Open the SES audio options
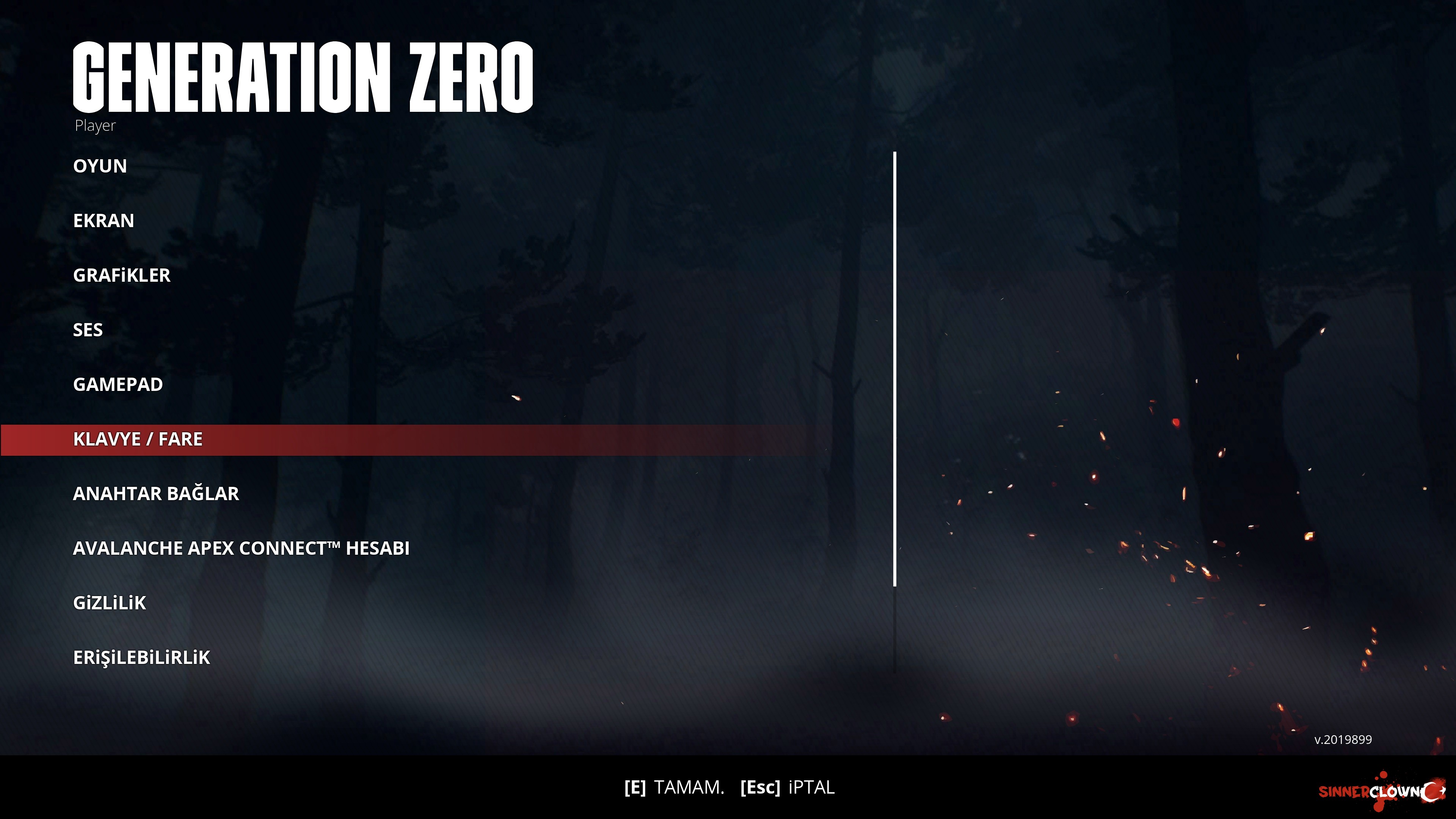 (88, 330)
